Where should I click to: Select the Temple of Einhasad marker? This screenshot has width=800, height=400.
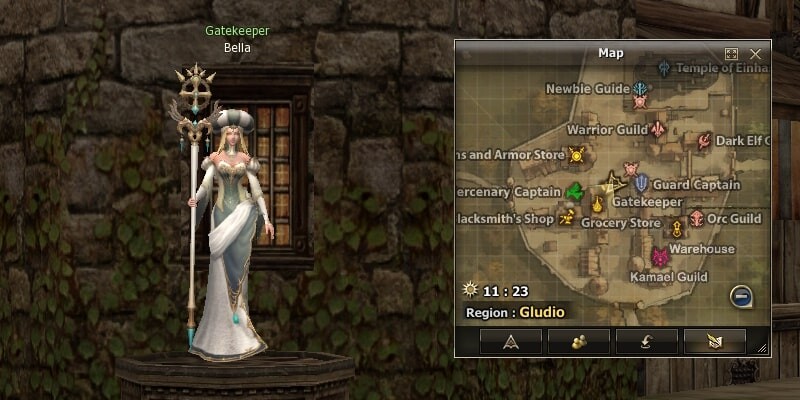pyautogui.click(x=665, y=68)
